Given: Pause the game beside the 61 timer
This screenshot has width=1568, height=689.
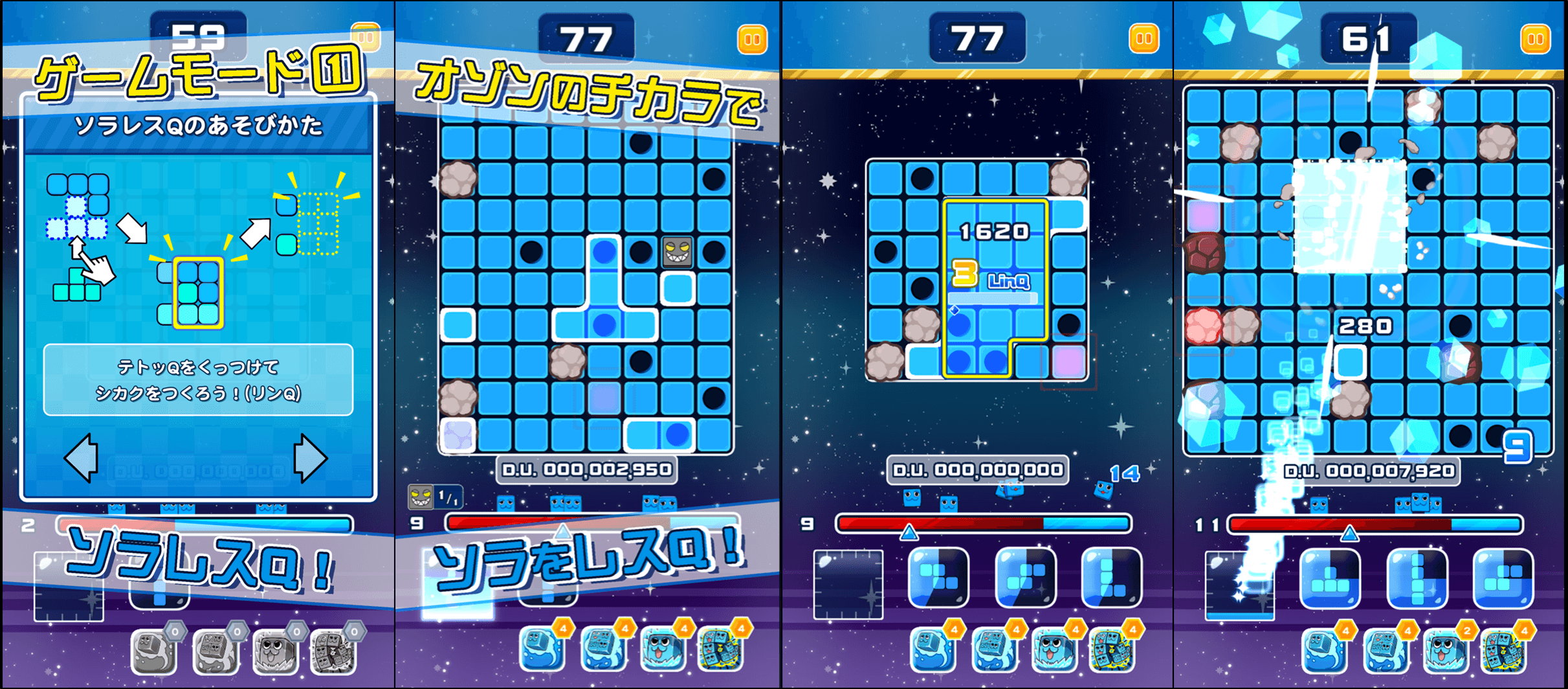Looking at the screenshot, I should tap(1535, 40).
